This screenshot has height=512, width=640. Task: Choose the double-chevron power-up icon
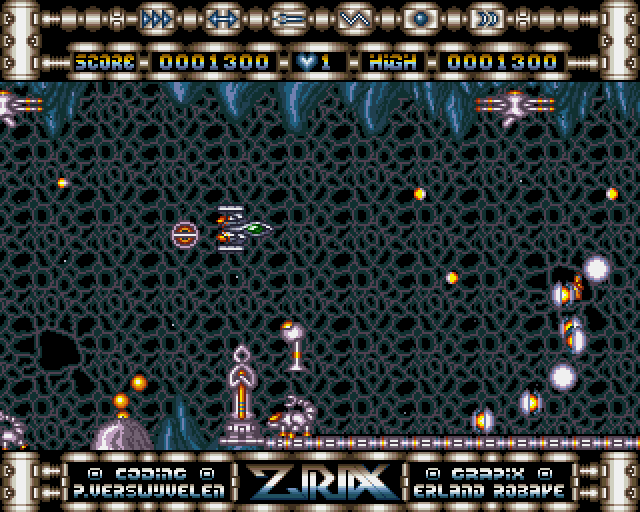(x=485, y=19)
